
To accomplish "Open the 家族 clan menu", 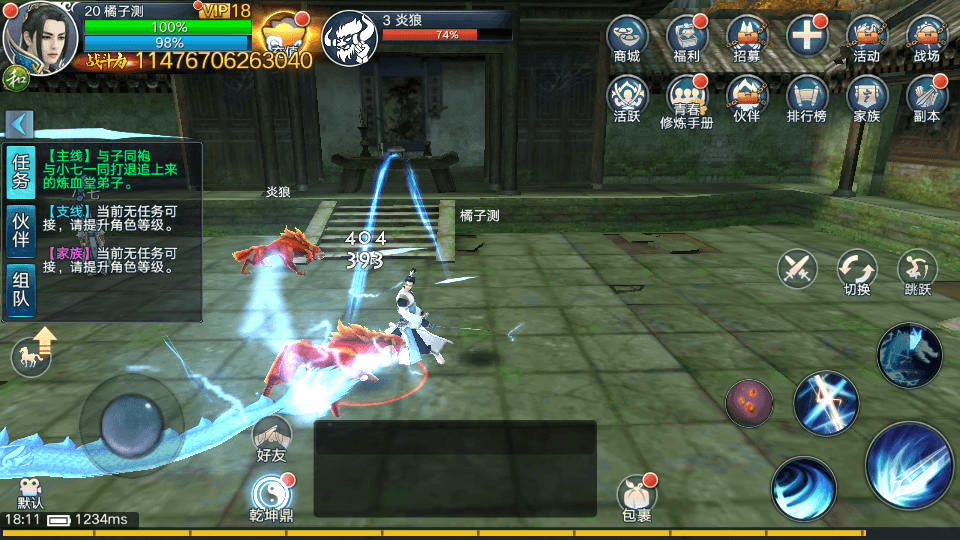I will (x=866, y=98).
